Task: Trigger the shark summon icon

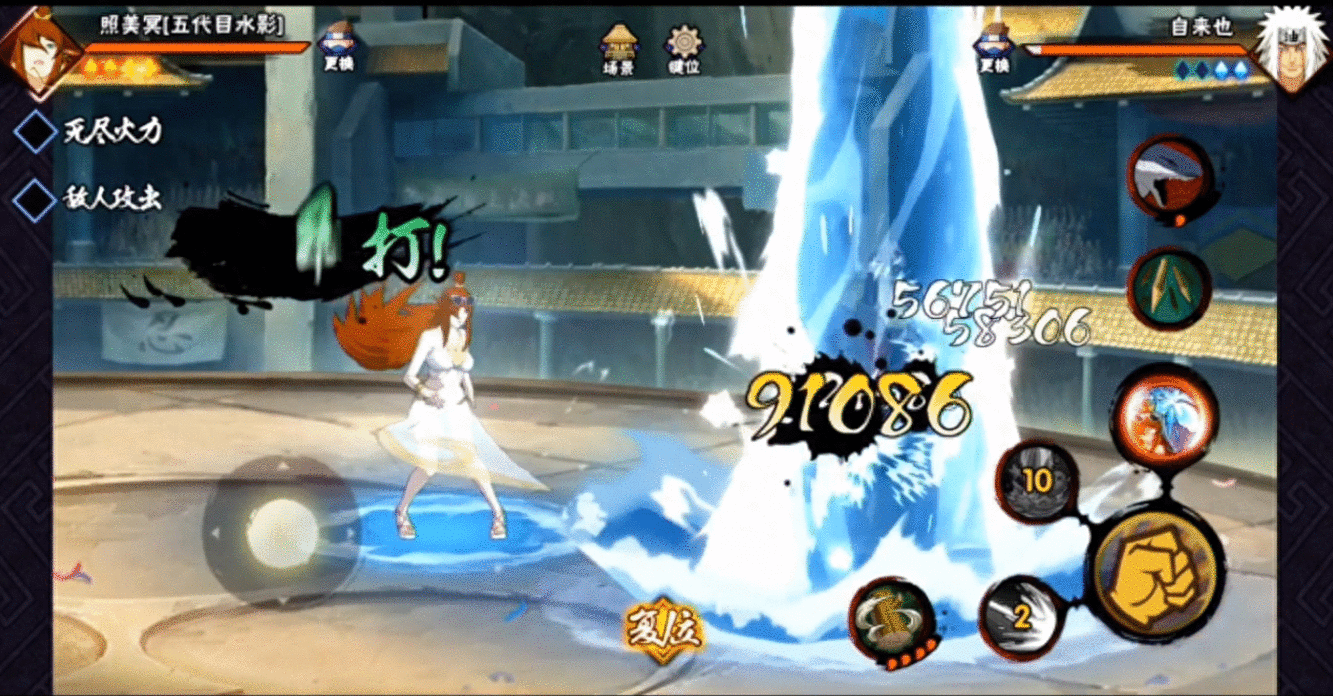Action: (1170, 180)
